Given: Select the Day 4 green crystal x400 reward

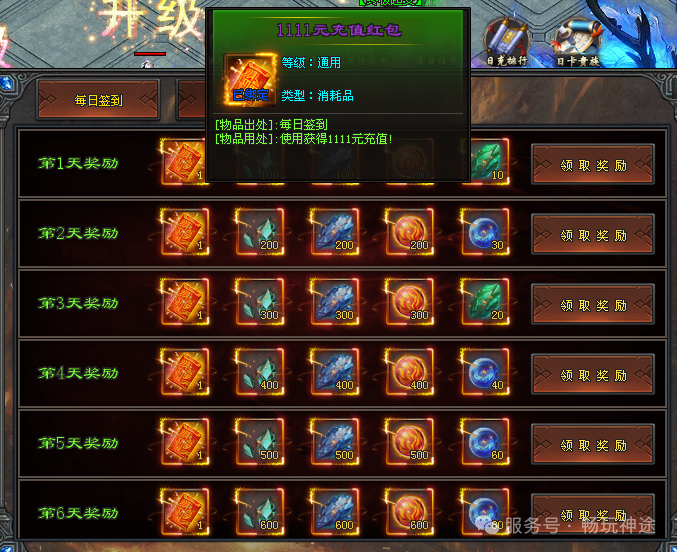Looking at the screenshot, I should pyautogui.click(x=259, y=371).
